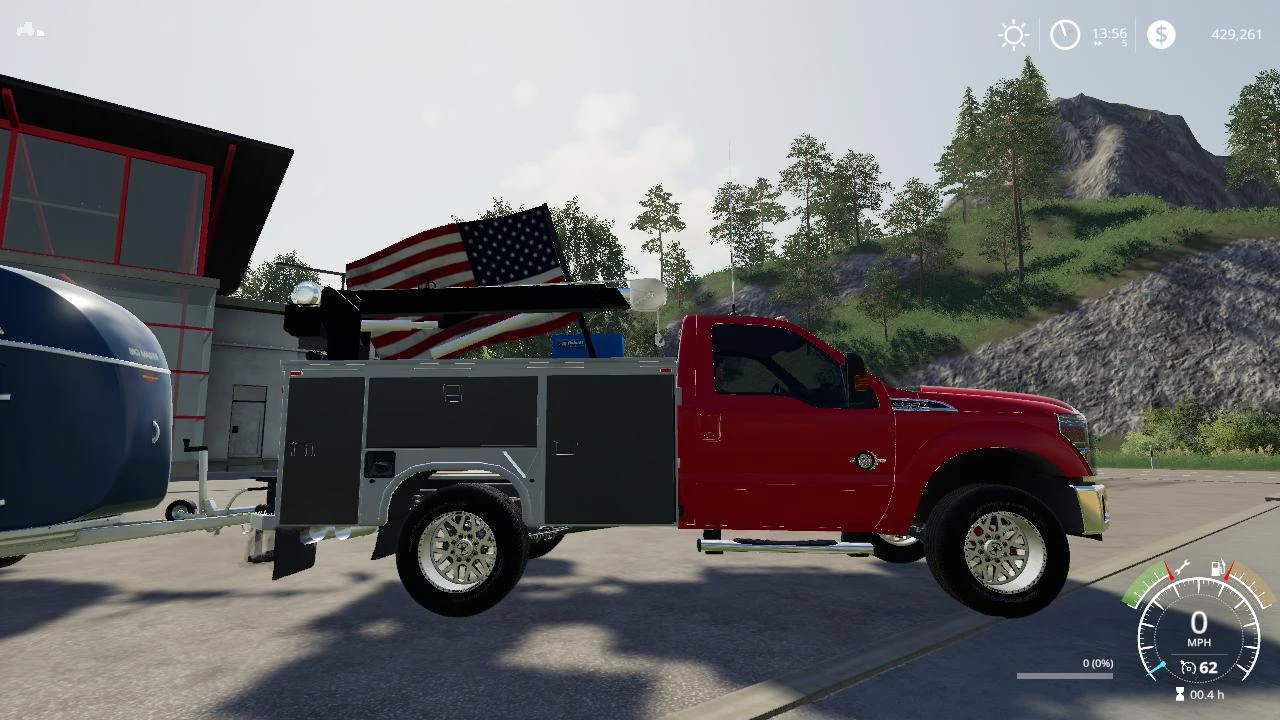Toggle the fast-forward time scale indicator
The width and height of the screenshot is (1280, 720).
[x=1098, y=43]
